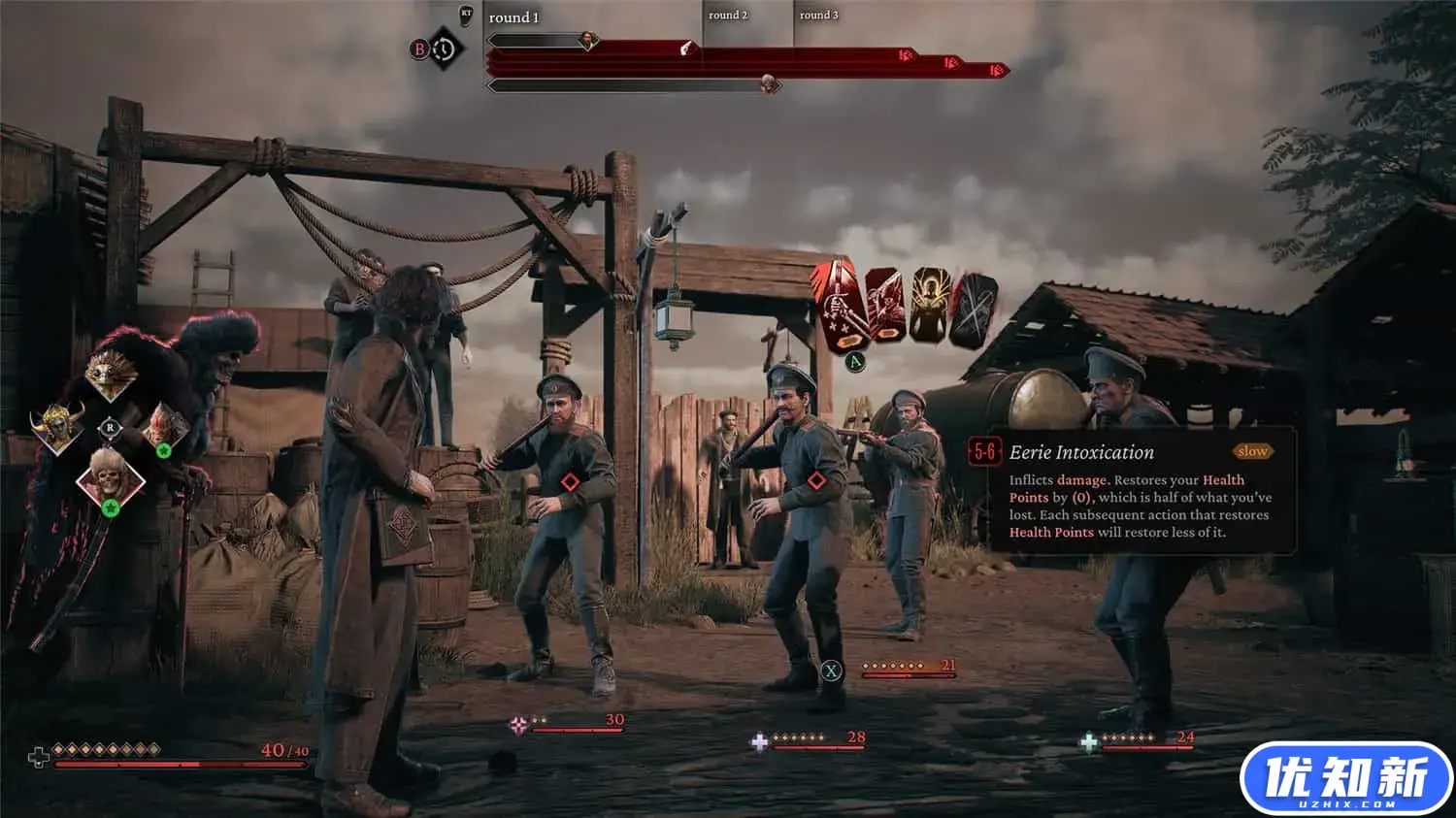Pick the golden radiant figure card
Image resolution: width=1456 pixels, height=818 pixels.
coord(928,307)
